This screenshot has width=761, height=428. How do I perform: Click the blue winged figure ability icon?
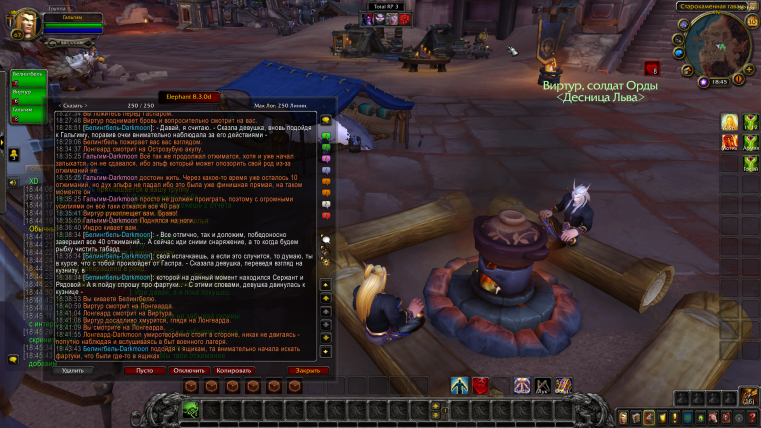point(460,385)
